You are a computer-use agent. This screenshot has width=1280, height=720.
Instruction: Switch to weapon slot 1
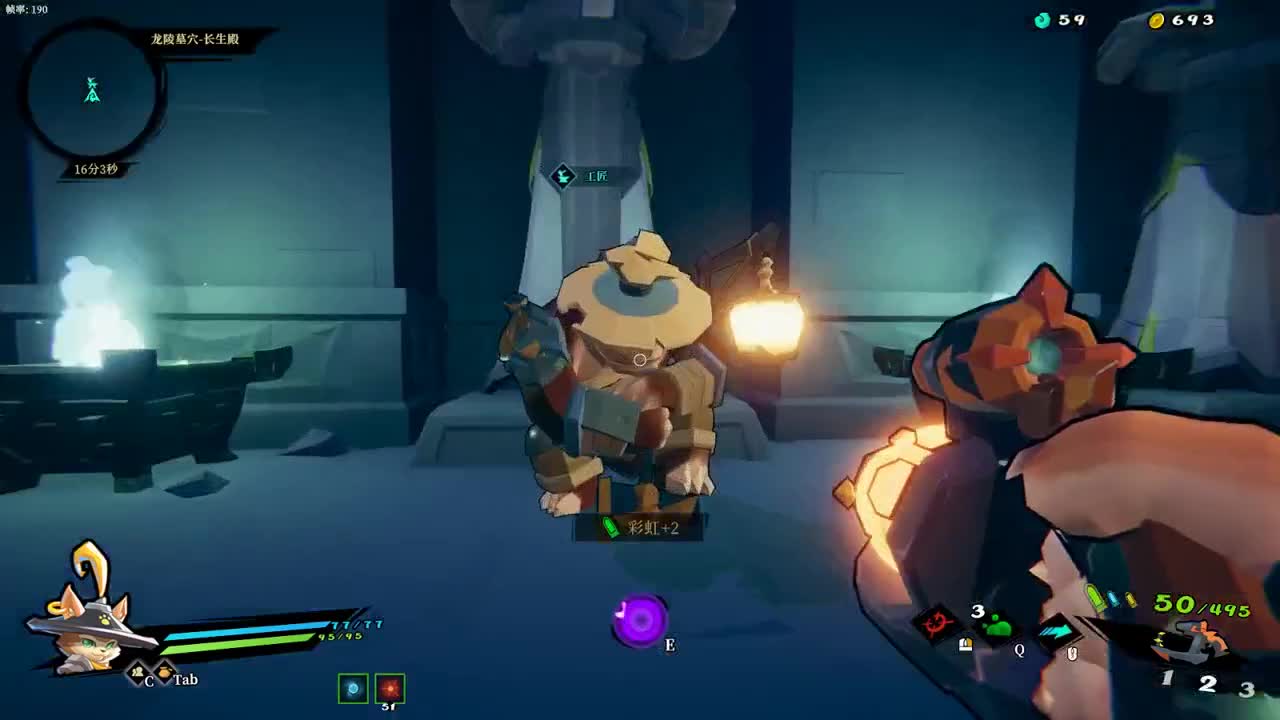1167,679
